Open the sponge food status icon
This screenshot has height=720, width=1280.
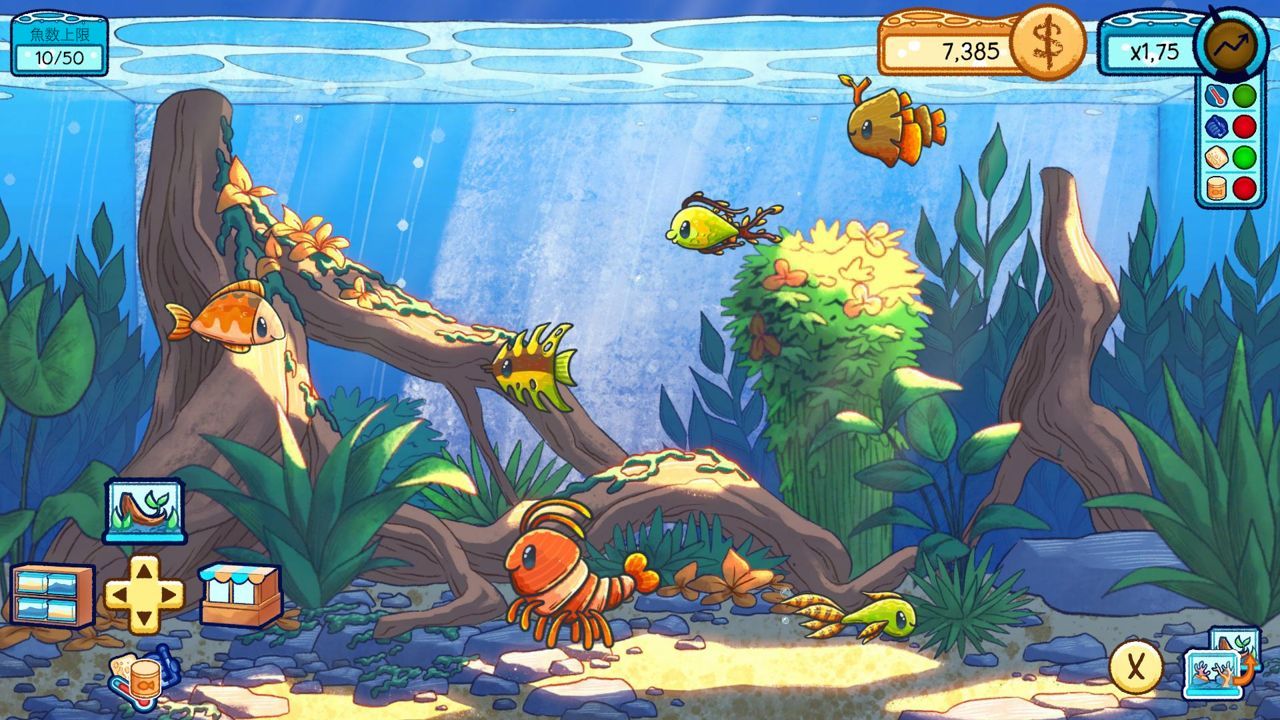click(x=1216, y=157)
